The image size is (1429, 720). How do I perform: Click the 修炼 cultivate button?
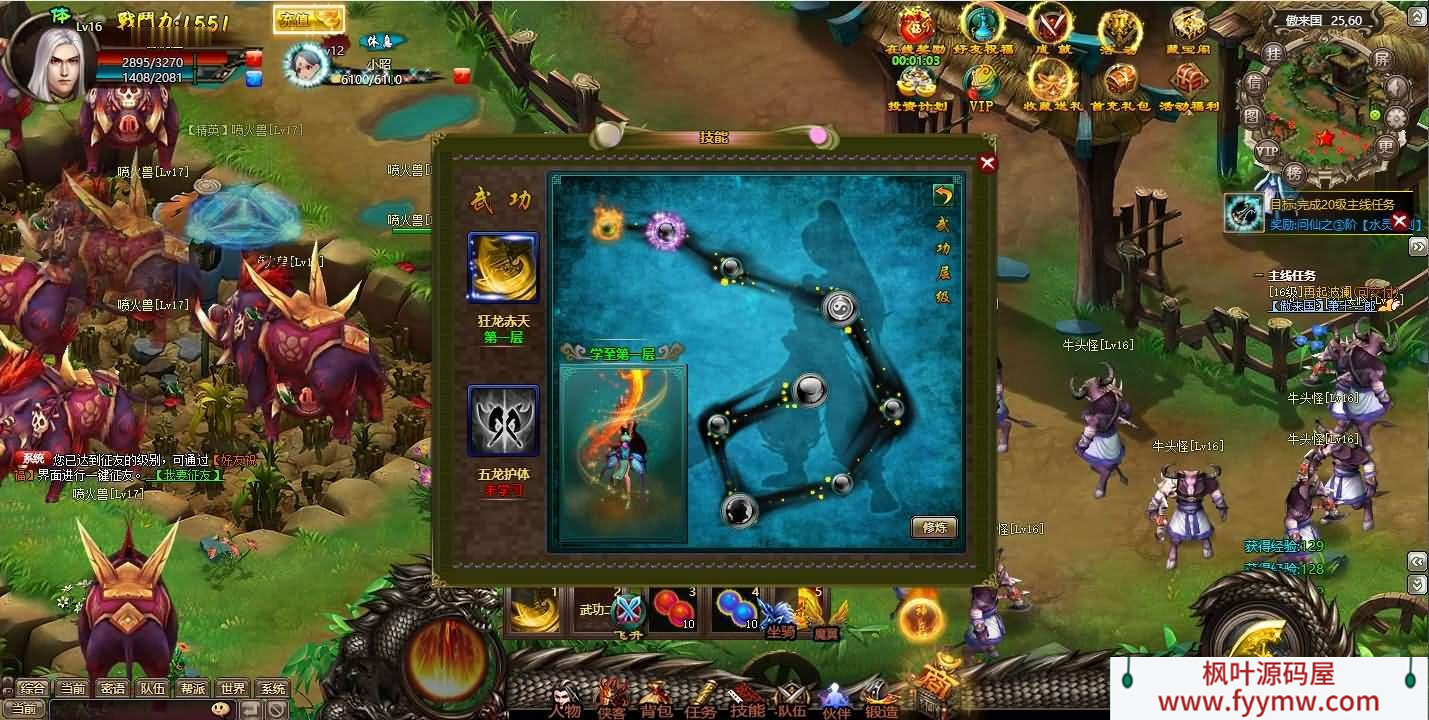coord(934,527)
